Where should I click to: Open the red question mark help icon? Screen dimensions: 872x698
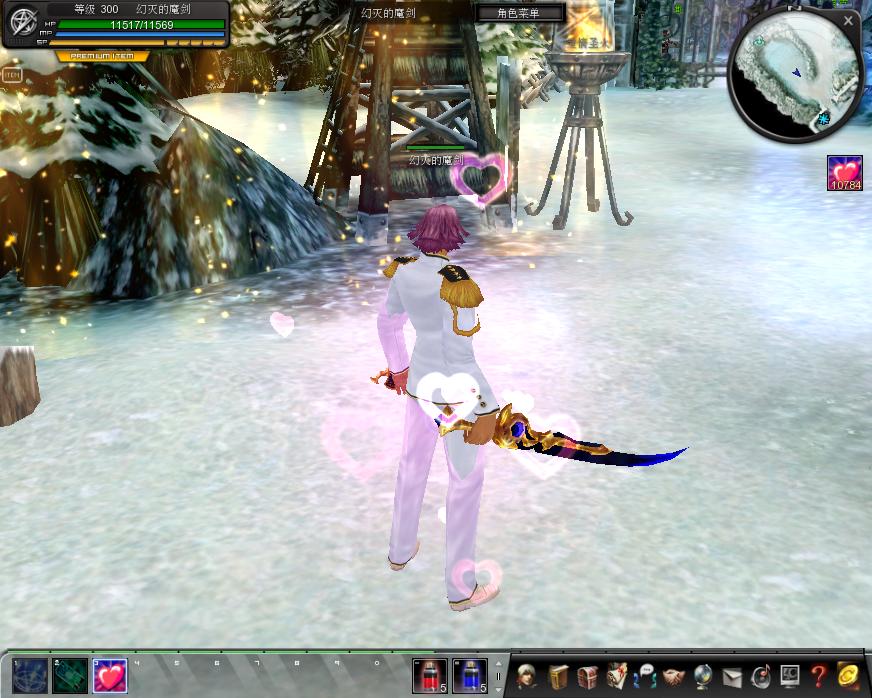pyautogui.click(x=819, y=676)
